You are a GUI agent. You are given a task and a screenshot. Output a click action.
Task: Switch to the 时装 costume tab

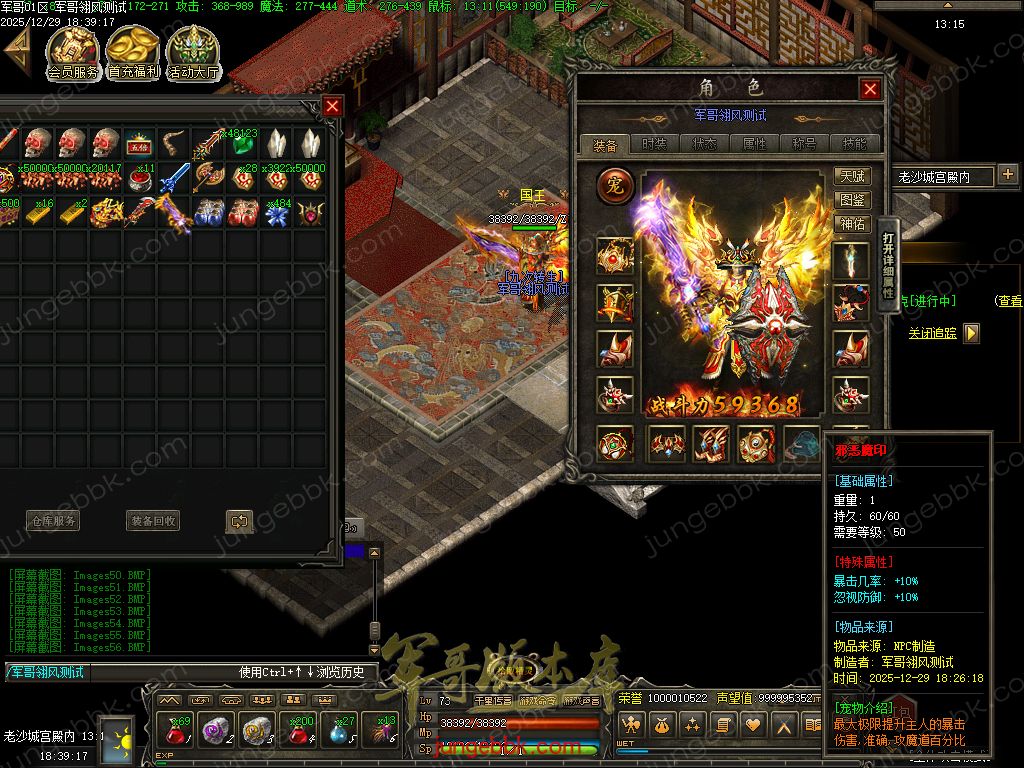654,144
